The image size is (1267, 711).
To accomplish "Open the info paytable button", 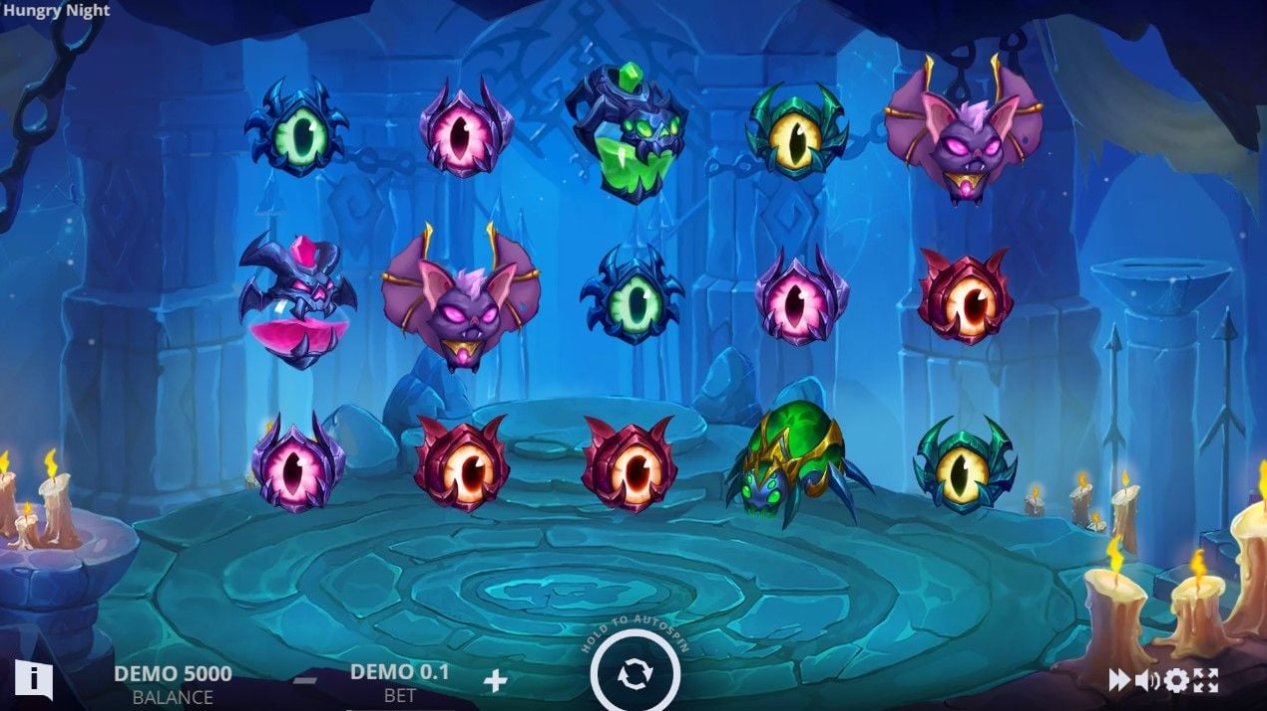I will (x=33, y=679).
